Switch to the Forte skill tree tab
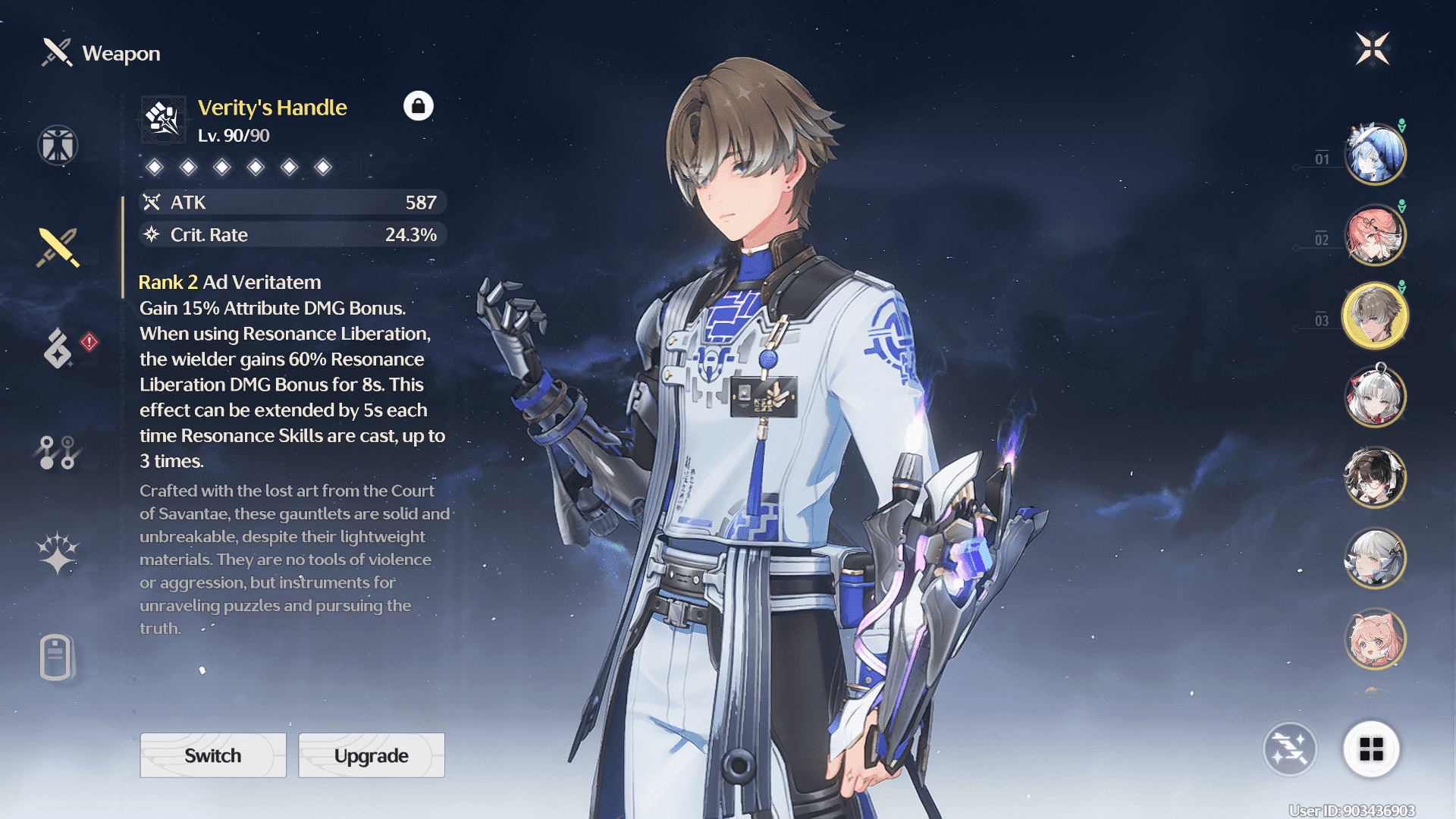The height and width of the screenshot is (819, 1456). 58,453
